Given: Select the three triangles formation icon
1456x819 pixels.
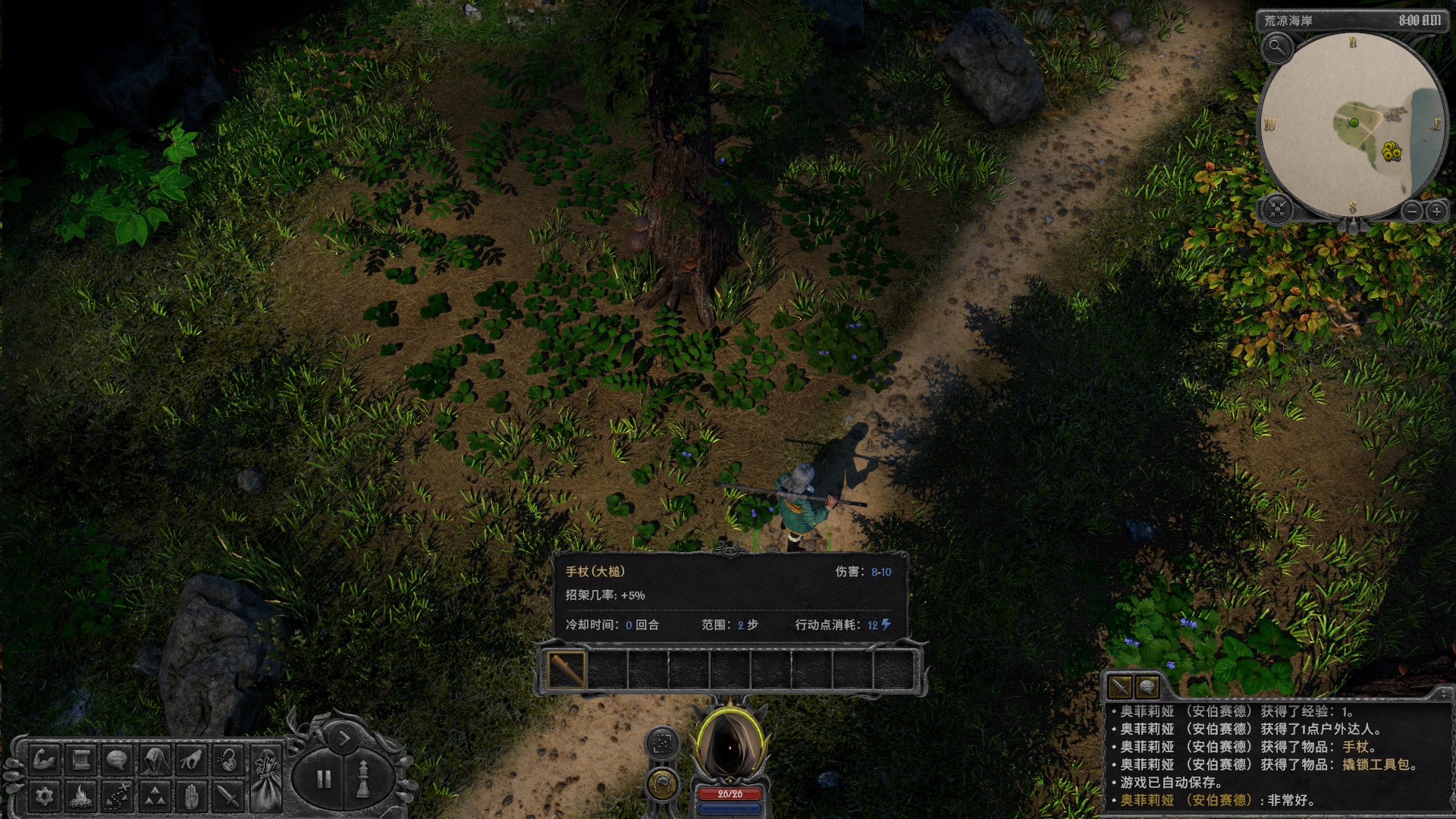Looking at the screenshot, I should [x=155, y=796].
